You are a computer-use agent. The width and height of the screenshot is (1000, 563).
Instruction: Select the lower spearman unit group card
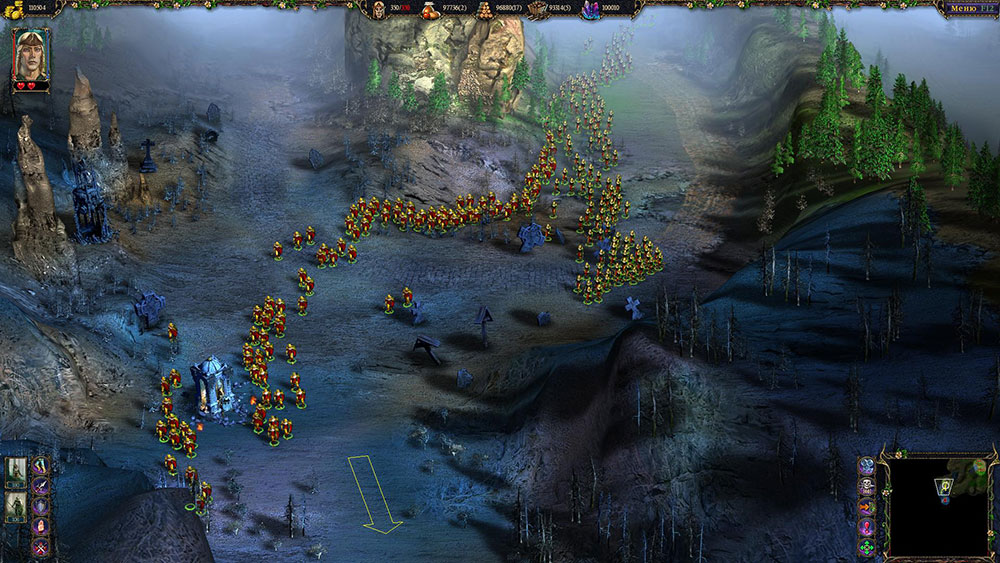16,508
